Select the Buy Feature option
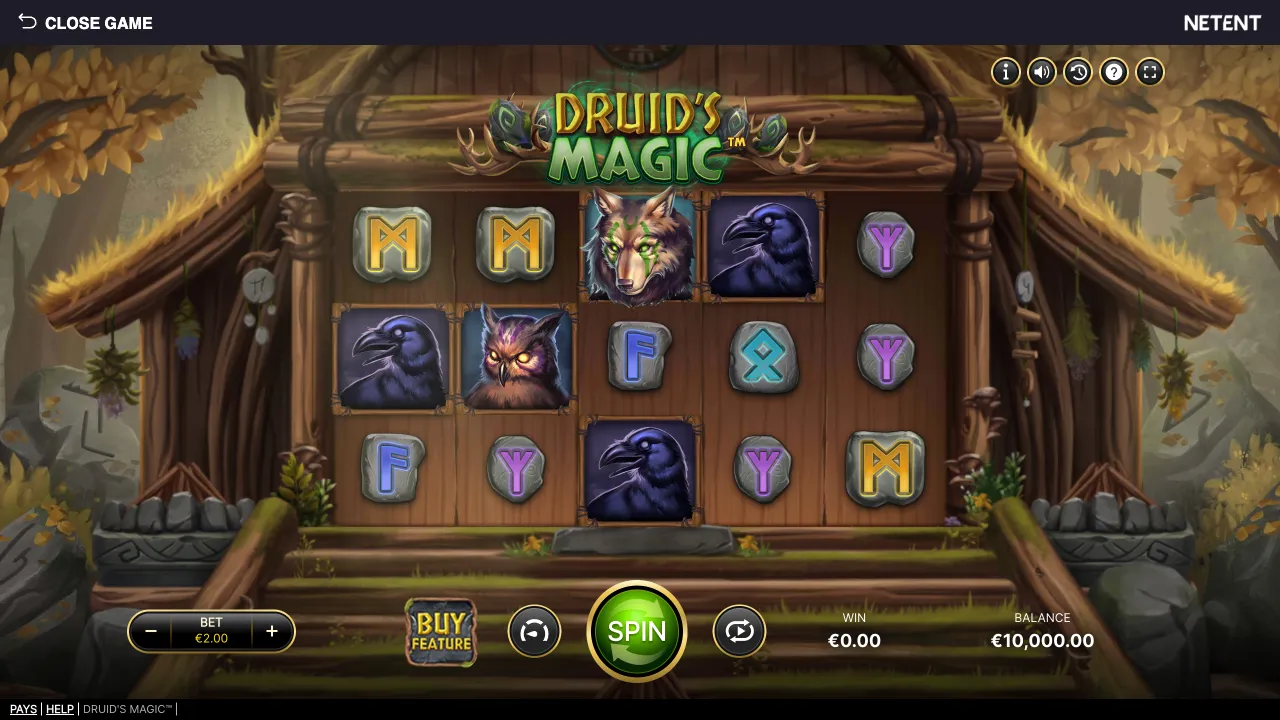The width and height of the screenshot is (1280, 720). pyautogui.click(x=440, y=631)
